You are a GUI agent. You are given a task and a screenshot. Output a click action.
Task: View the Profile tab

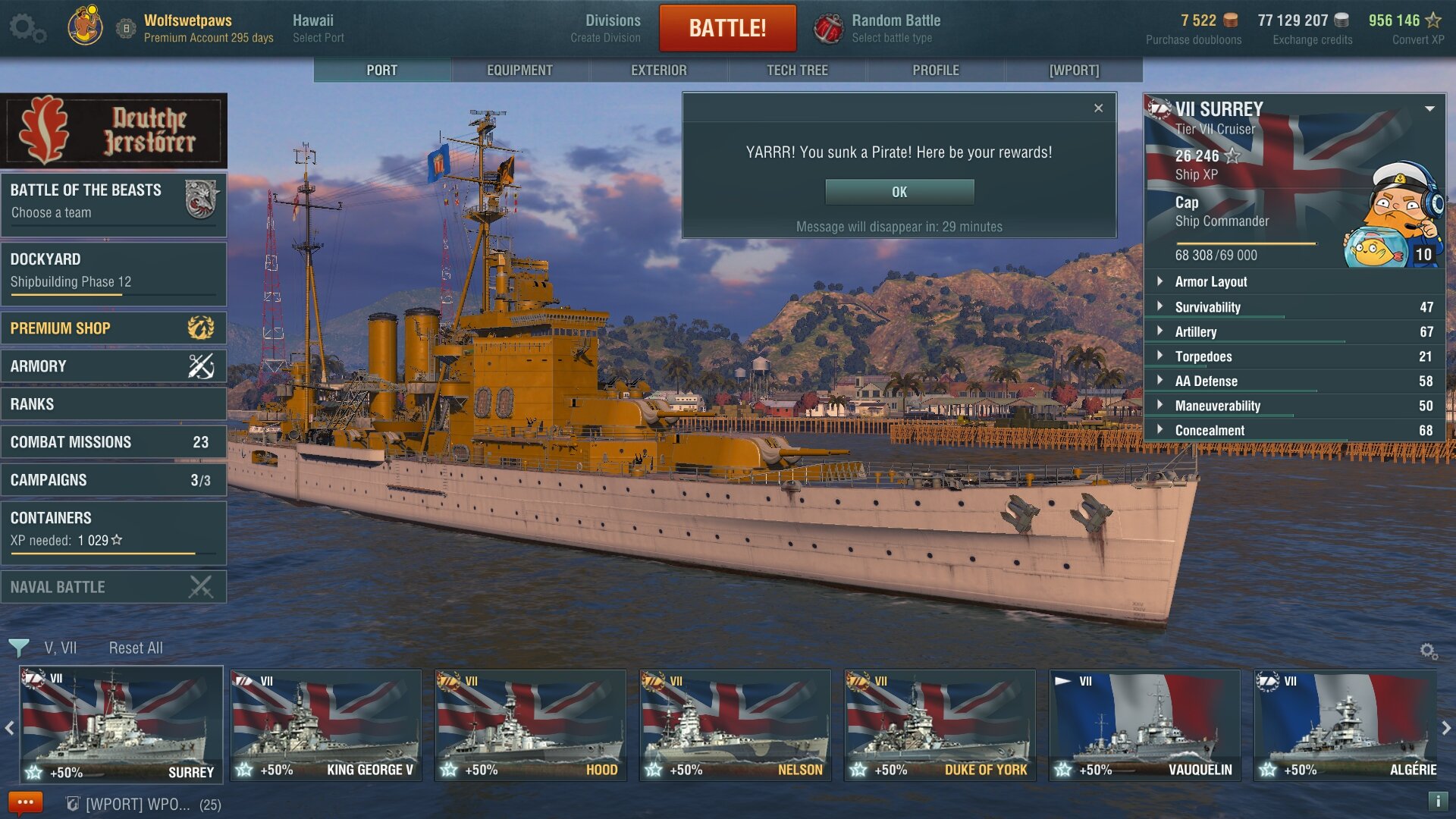pyautogui.click(x=936, y=70)
